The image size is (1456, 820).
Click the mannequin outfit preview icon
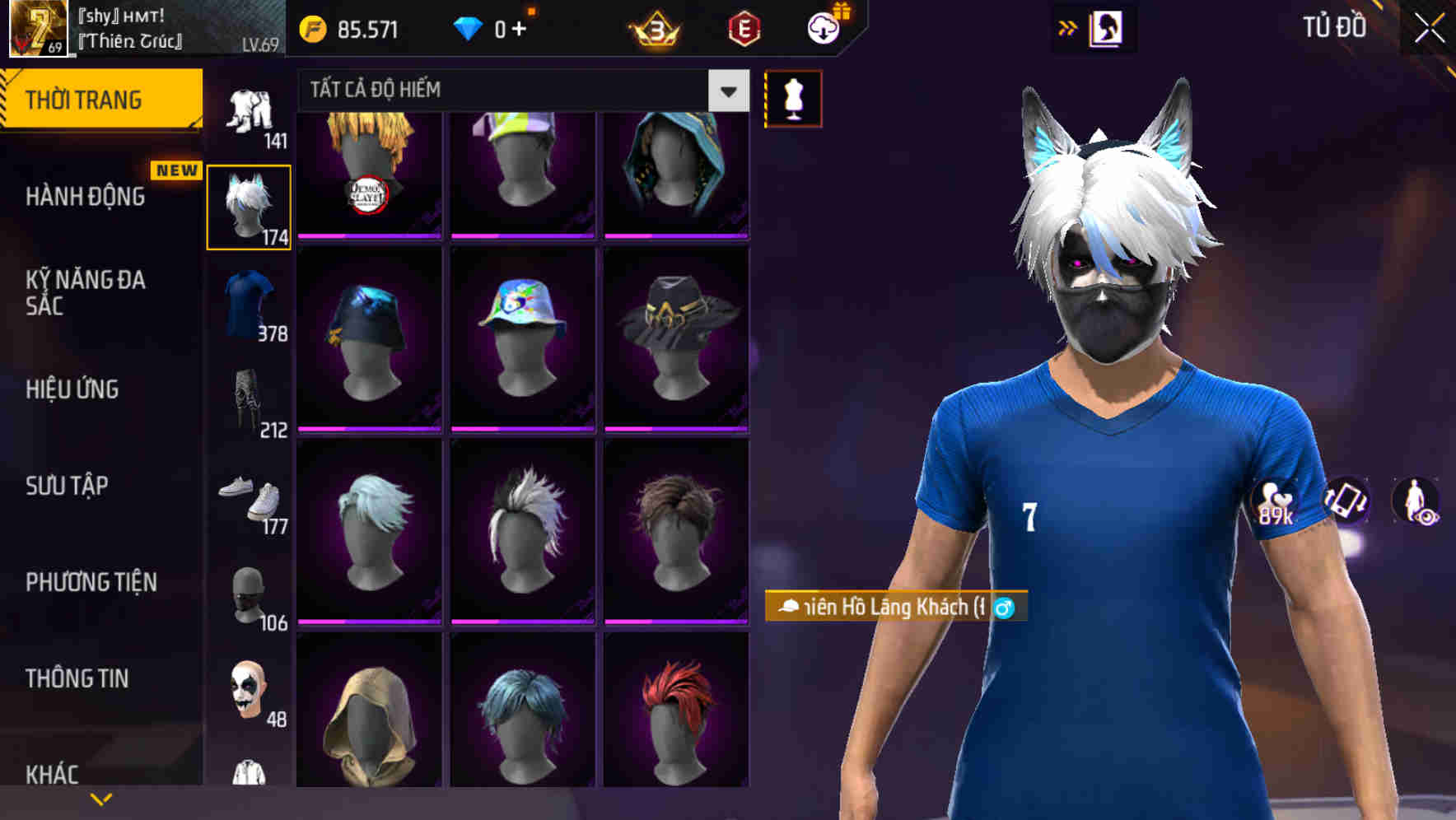[793, 97]
